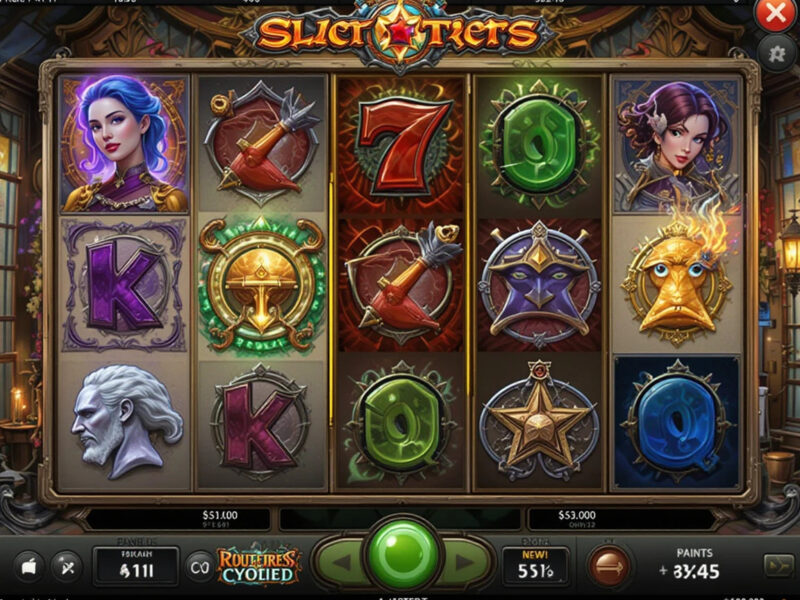Viewport: 800px width, 600px height.
Task: Click the arrow button at the bar's far right
Action: coord(776,565)
